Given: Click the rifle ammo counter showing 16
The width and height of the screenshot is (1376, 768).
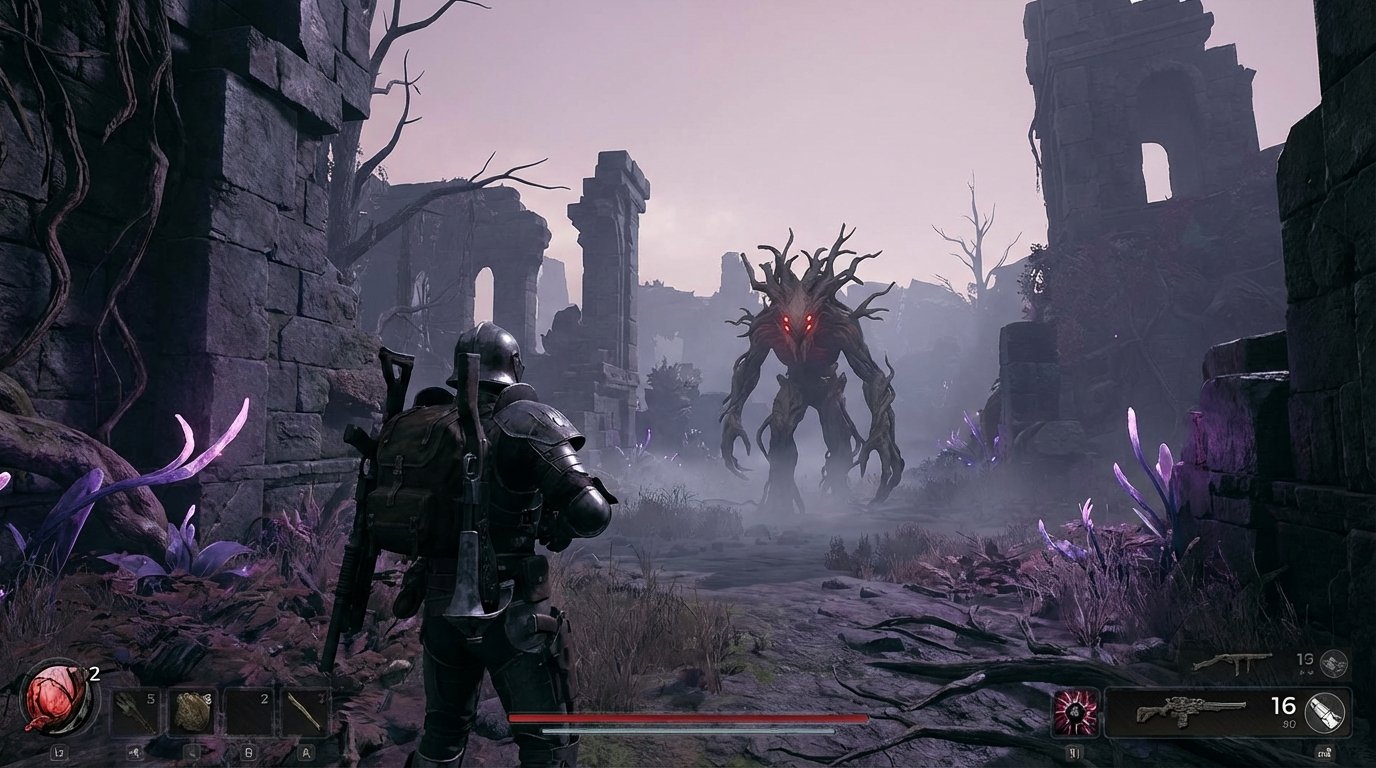Looking at the screenshot, I should (1283, 707).
